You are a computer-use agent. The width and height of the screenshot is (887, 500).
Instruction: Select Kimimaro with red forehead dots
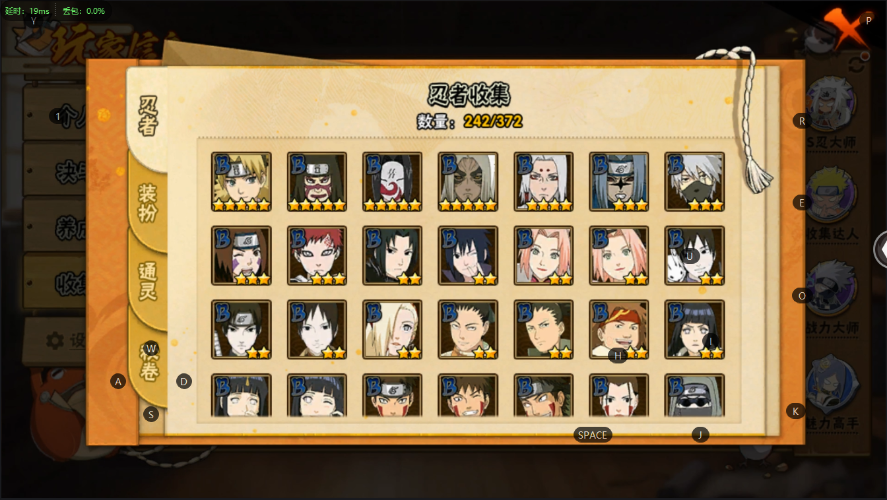[x=543, y=181]
